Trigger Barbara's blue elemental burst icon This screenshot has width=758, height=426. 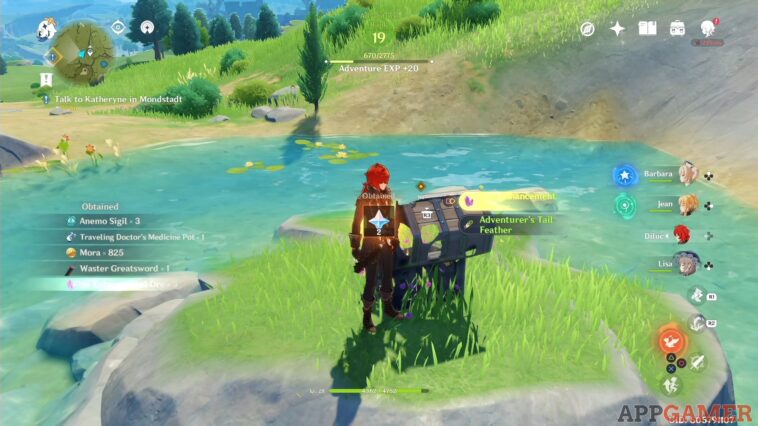pos(626,177)
